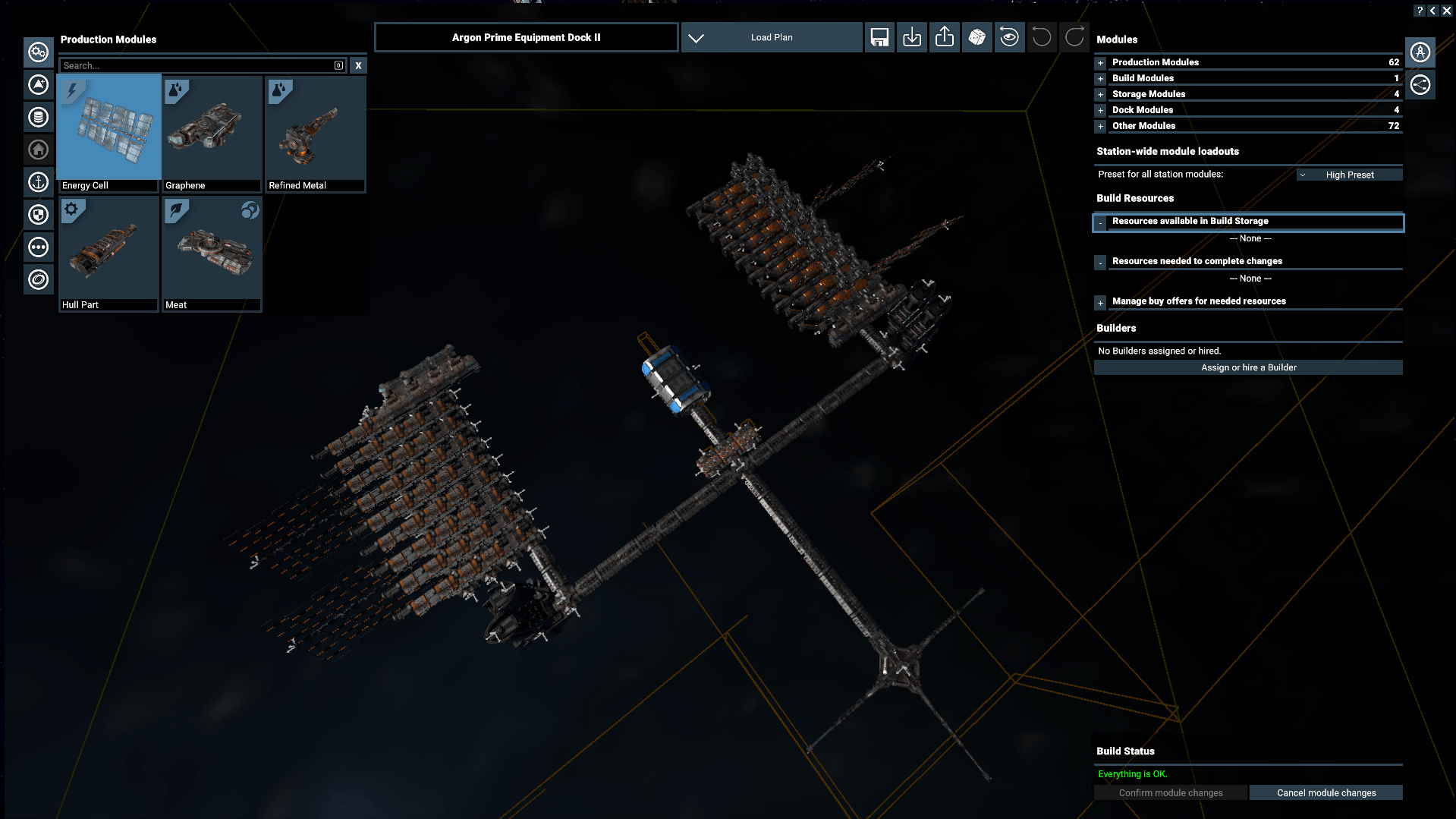Image resolution: width=1456 pixels, height=819 pixels.
Task: Select the Energy Cell module thumbnail
Action: click(108, 129)
